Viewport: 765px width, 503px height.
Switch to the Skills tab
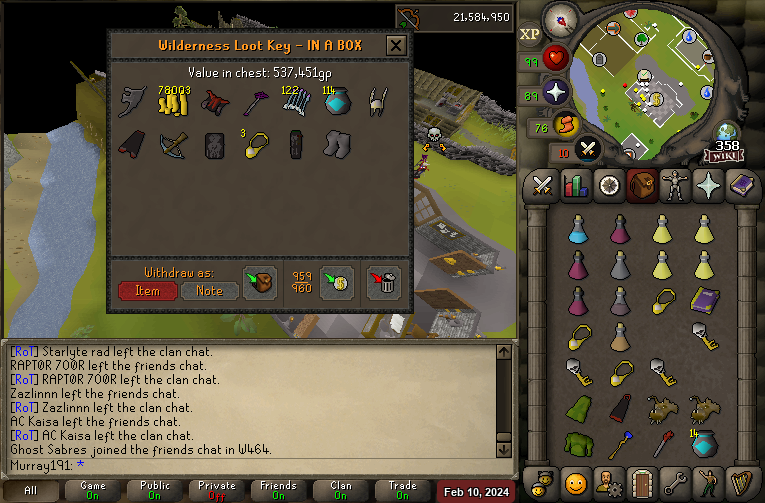point(575,186)
